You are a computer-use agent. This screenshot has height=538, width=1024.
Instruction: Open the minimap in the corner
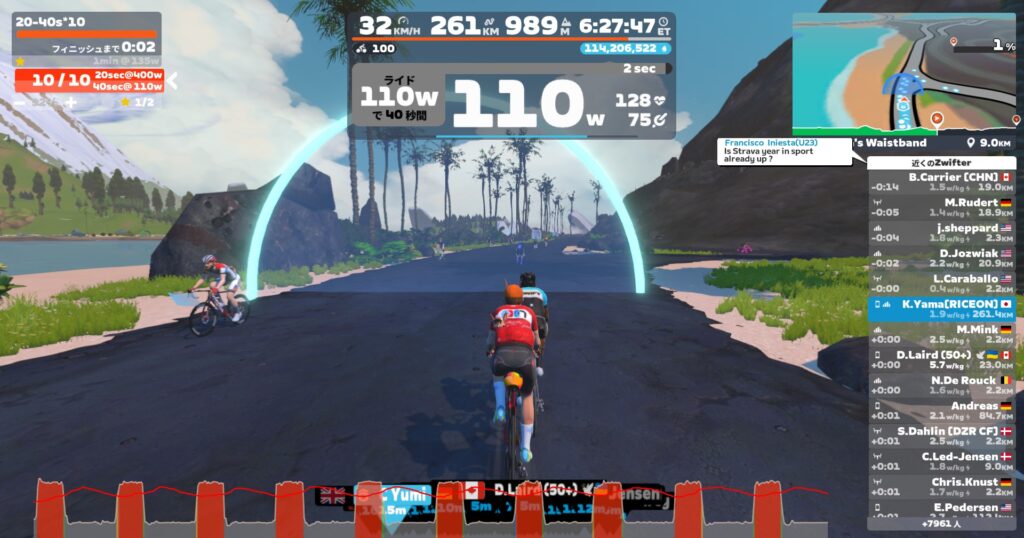point(903,72)
